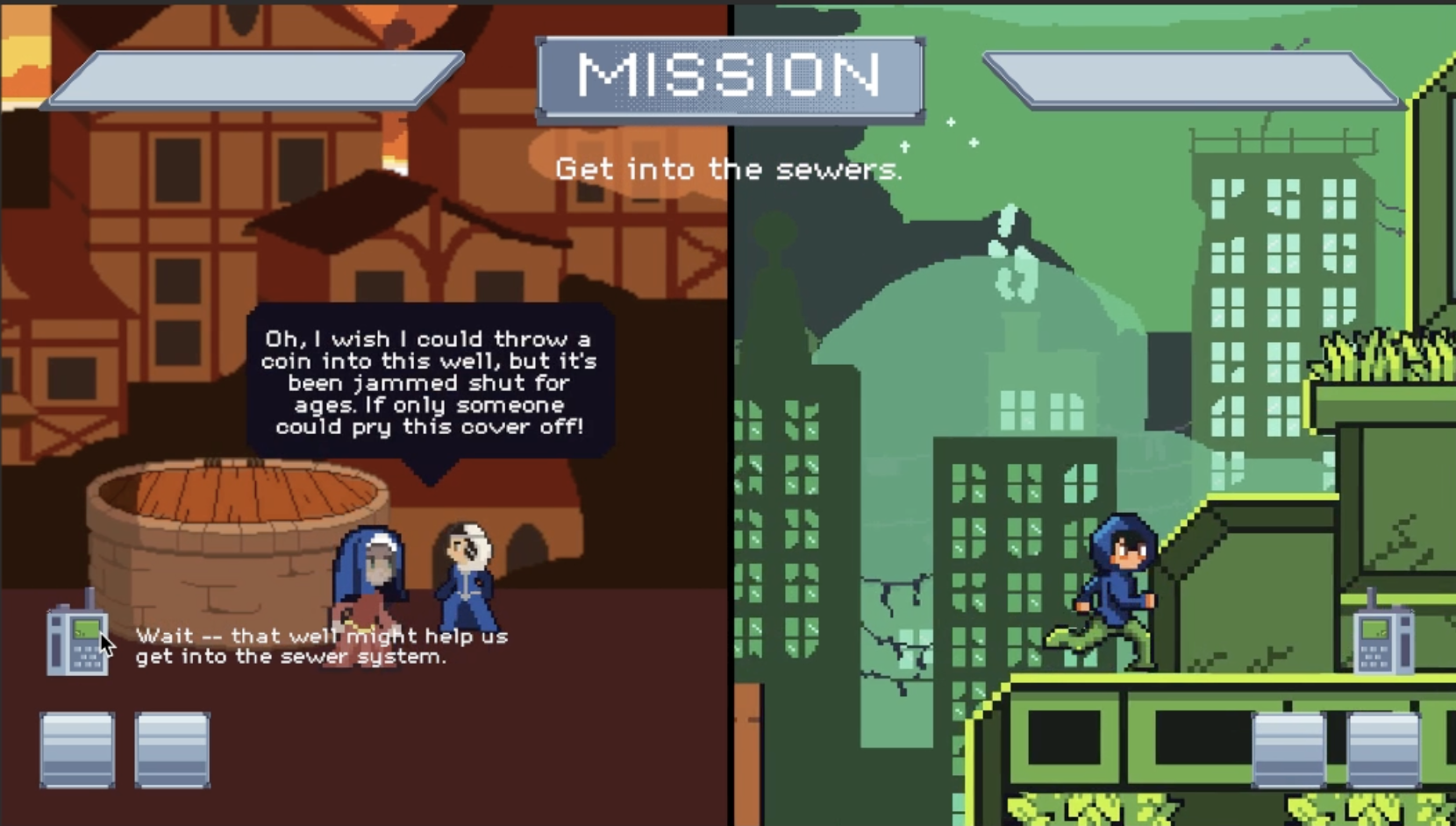Click the left inventory slot on the right screen

(x=1287, y=751)
